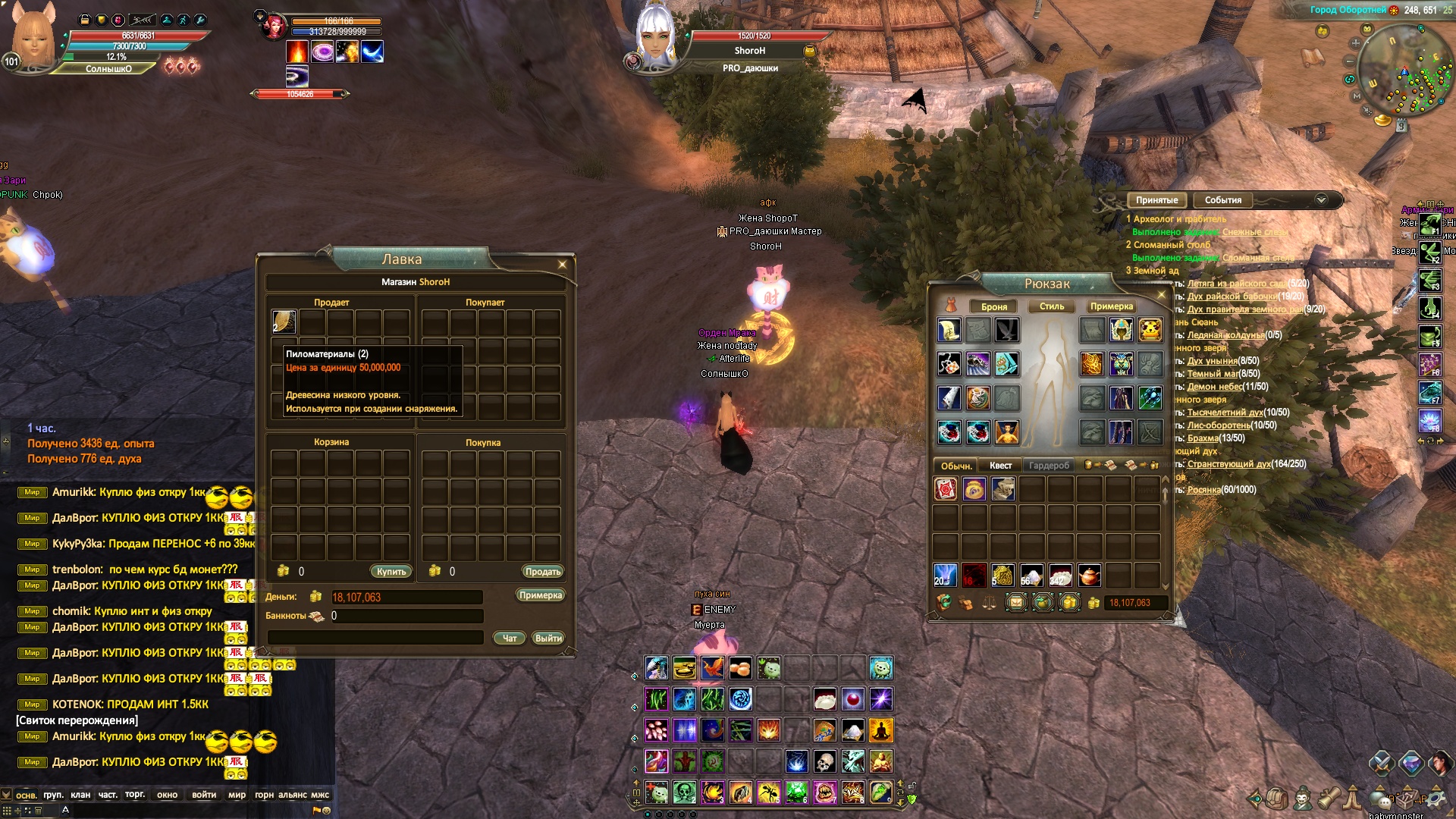
Task: Click the Продать sell button
Action: tap(542, 572)
